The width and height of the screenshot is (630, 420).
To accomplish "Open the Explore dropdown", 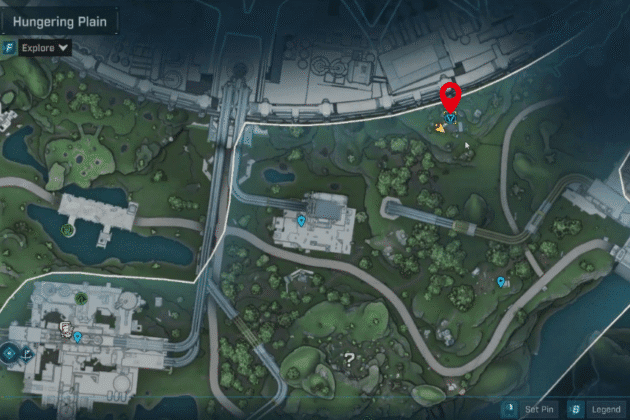I will tap(42, 46).
